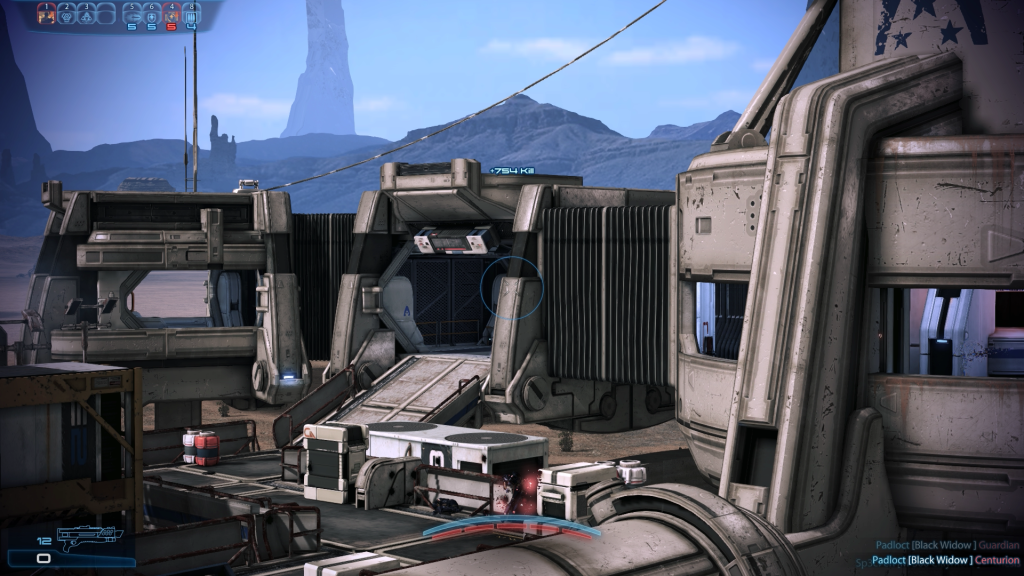Use the power icon in slot 2
Viewport: 1024px width, 576px height.
click(66, 14)
